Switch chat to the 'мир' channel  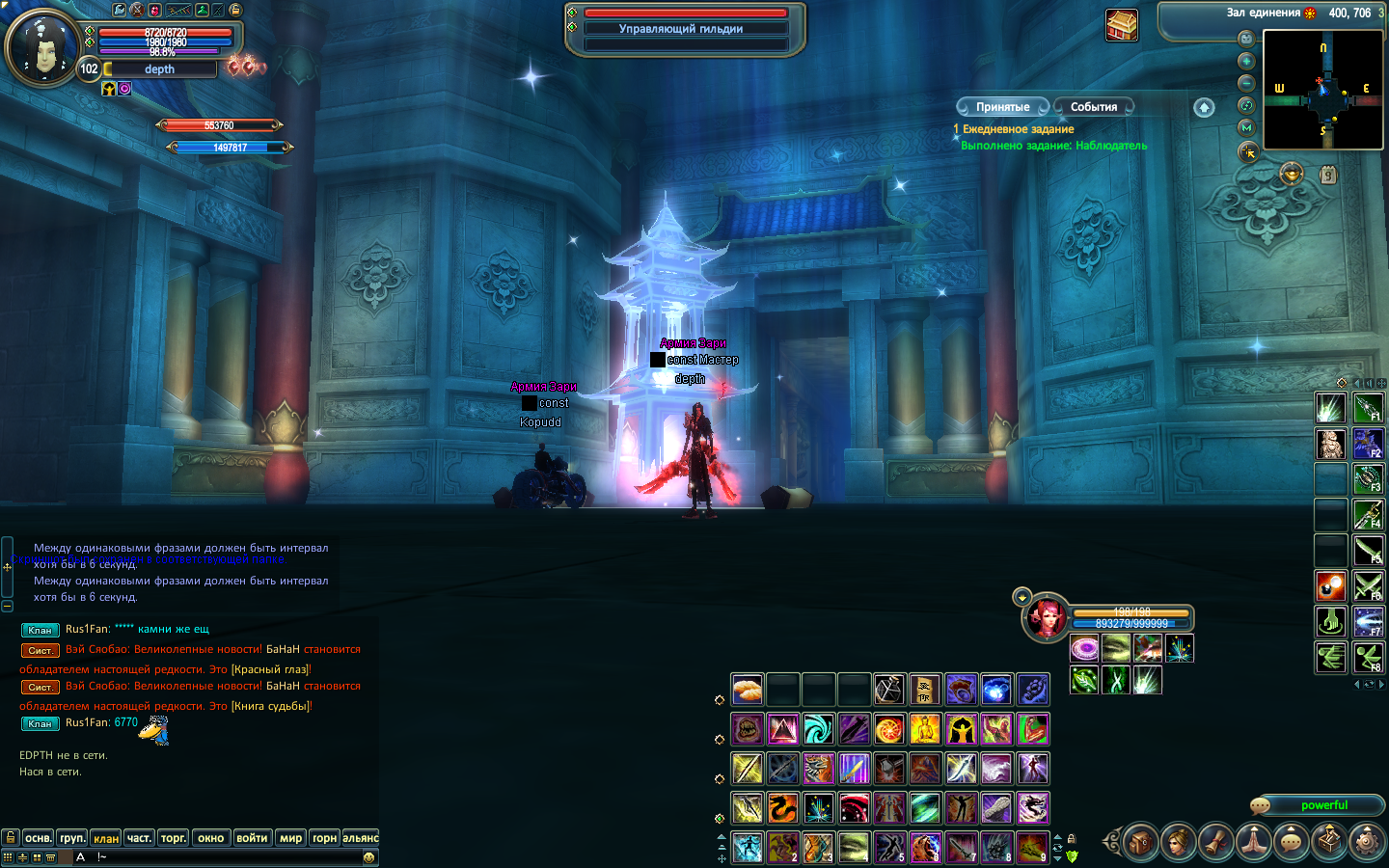click(291, 838)
